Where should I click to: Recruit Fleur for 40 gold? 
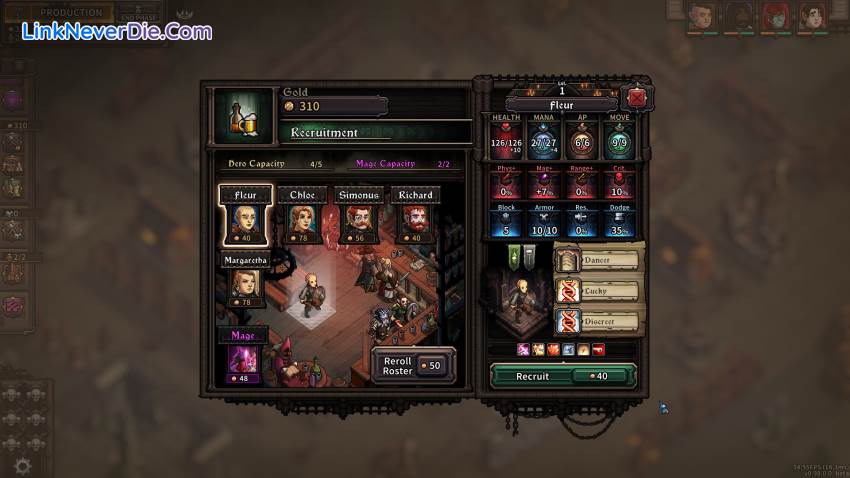coord(562,376)
